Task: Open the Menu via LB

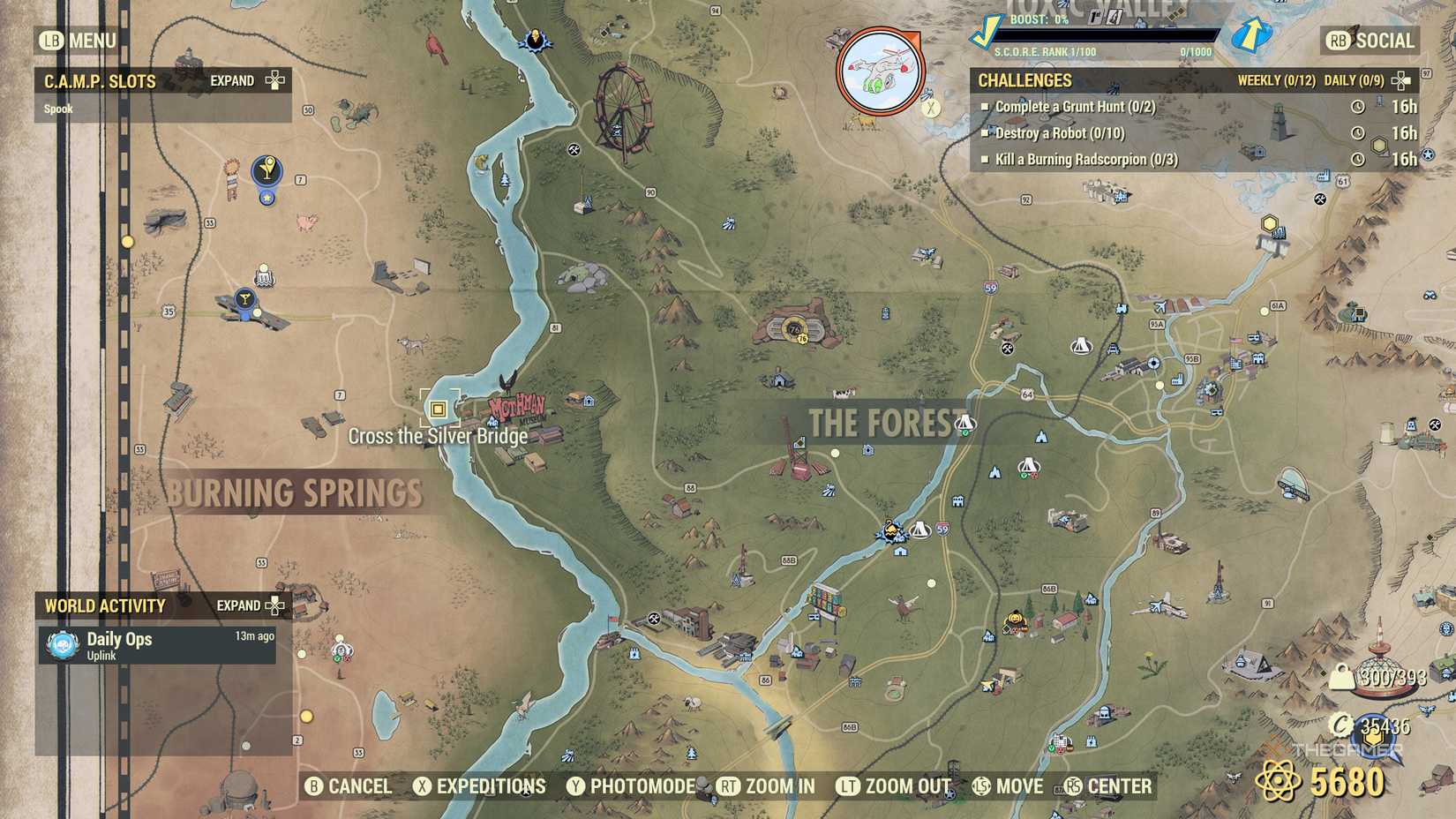Action: coord(78,41)
